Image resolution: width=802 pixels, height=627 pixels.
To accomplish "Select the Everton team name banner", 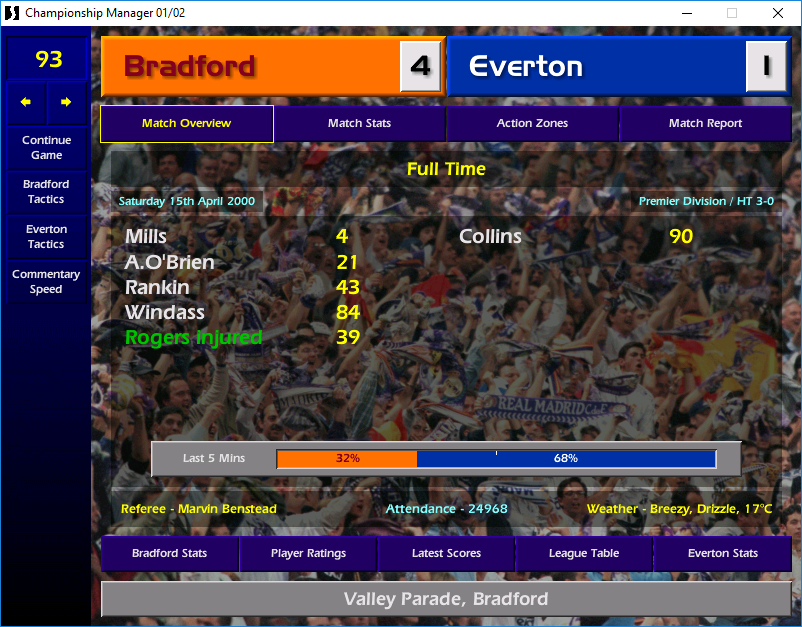I will pos(596,67).
